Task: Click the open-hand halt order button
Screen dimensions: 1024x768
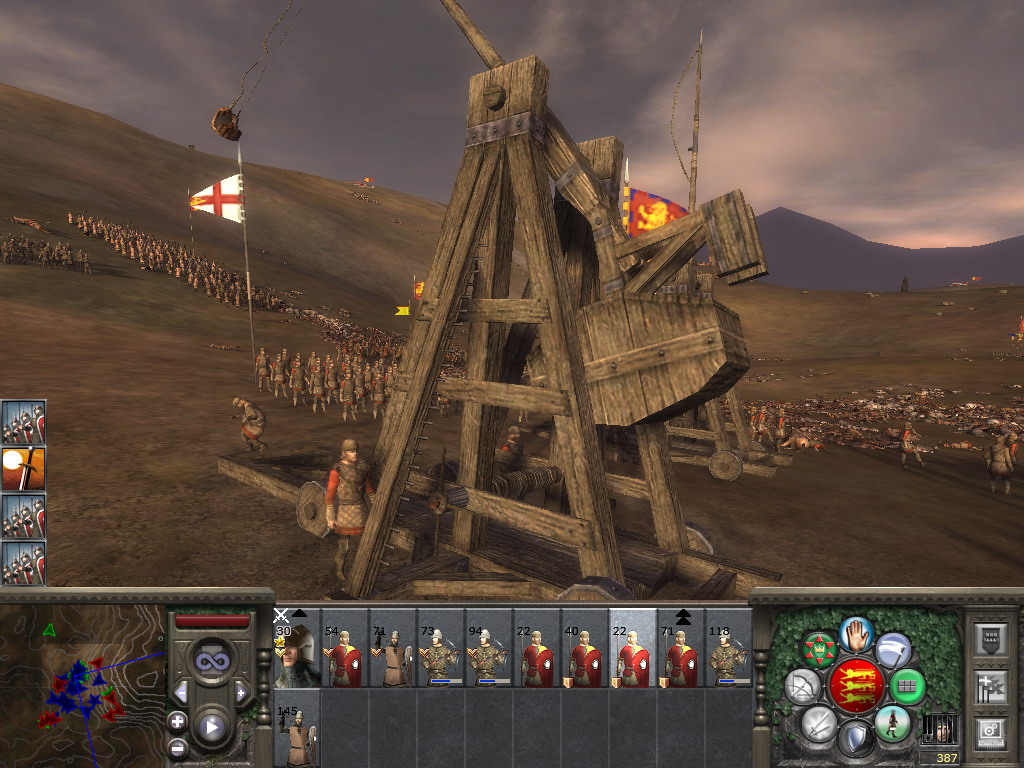Action: (854, 633)
